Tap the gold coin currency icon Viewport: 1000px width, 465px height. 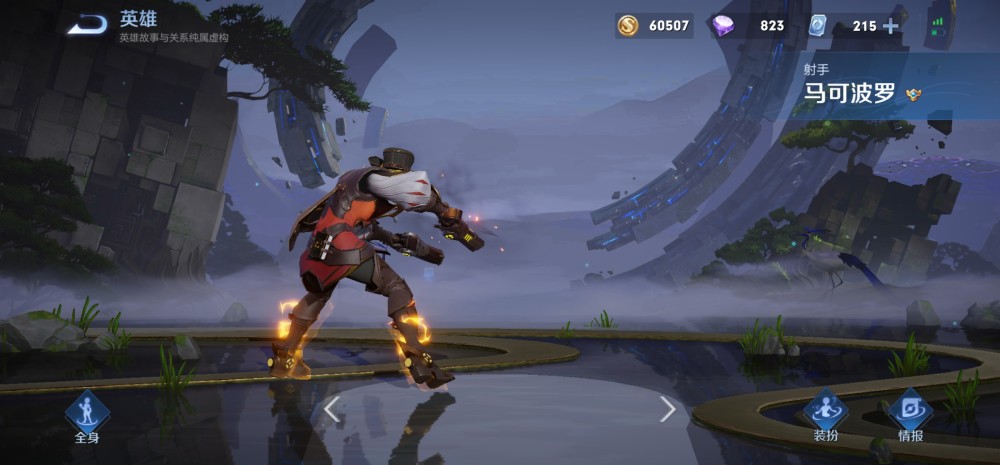pyautogui.click(x=628, y=26)
